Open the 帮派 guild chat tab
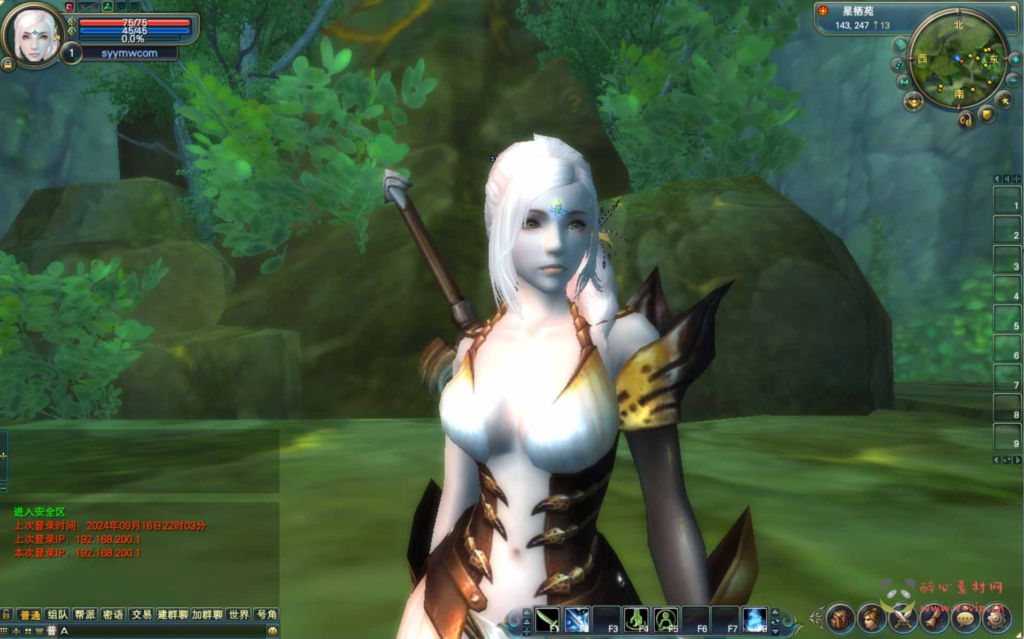 [x=85, y=614]
